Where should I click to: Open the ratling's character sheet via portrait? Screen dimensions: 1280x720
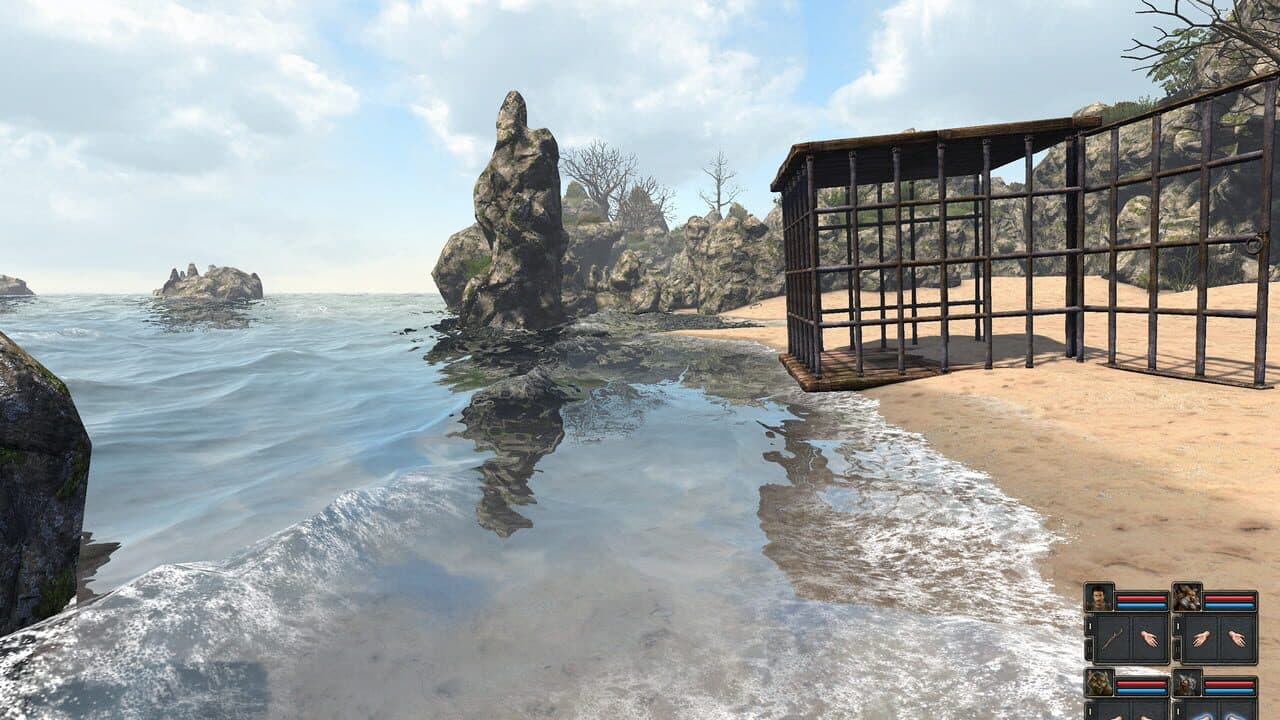[x=1186, y=682]
